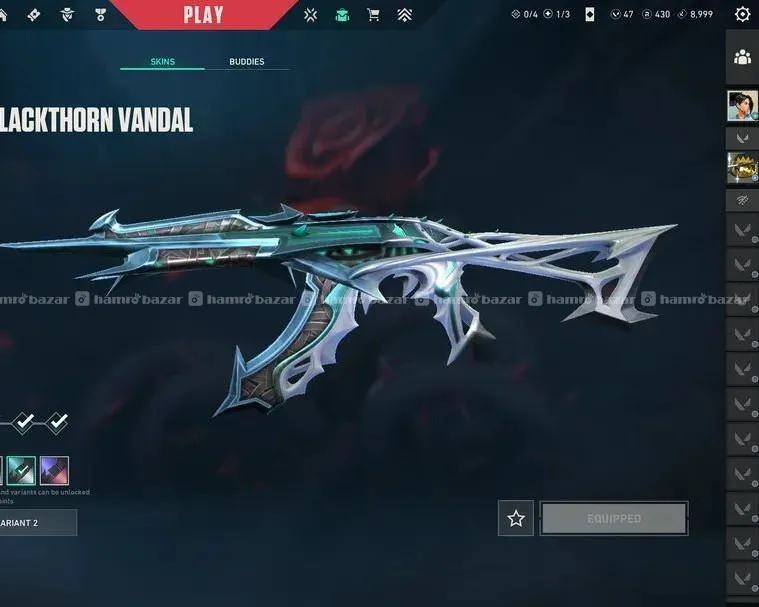Image resolution: width=759 pixels, height=607 pixels.
Task: Open the double chevron icon beside the cart
Action: pos(404,14)
